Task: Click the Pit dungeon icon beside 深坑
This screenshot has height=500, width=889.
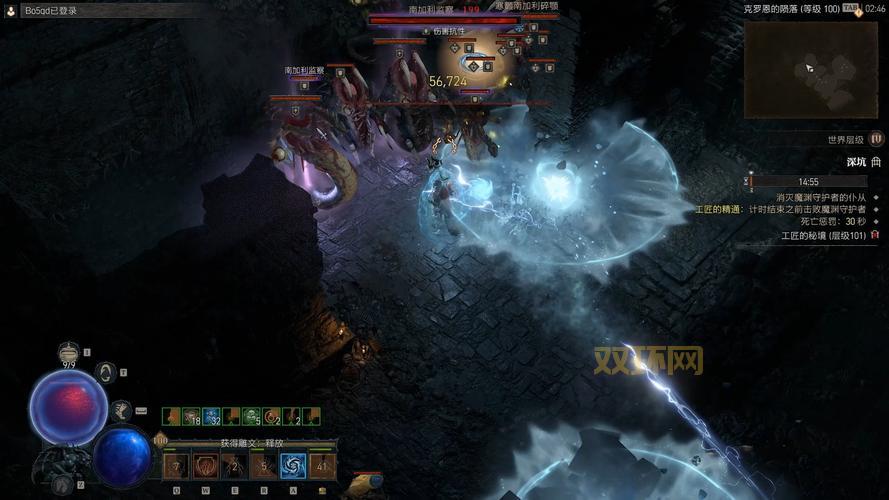Action: pyautogui.click(x=876, y=161)
